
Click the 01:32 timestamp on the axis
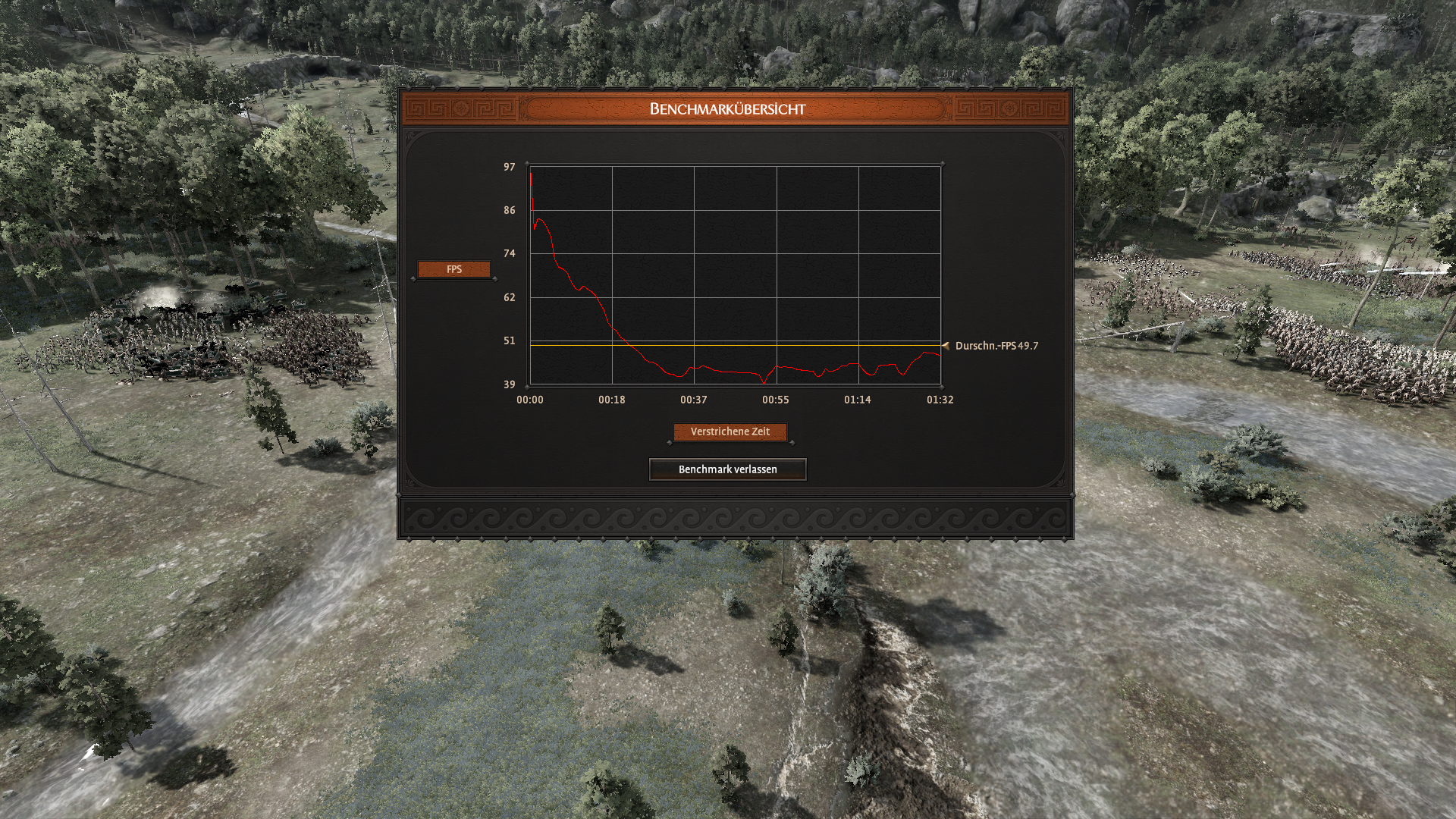pyautogui.click(x=940, y=399)
